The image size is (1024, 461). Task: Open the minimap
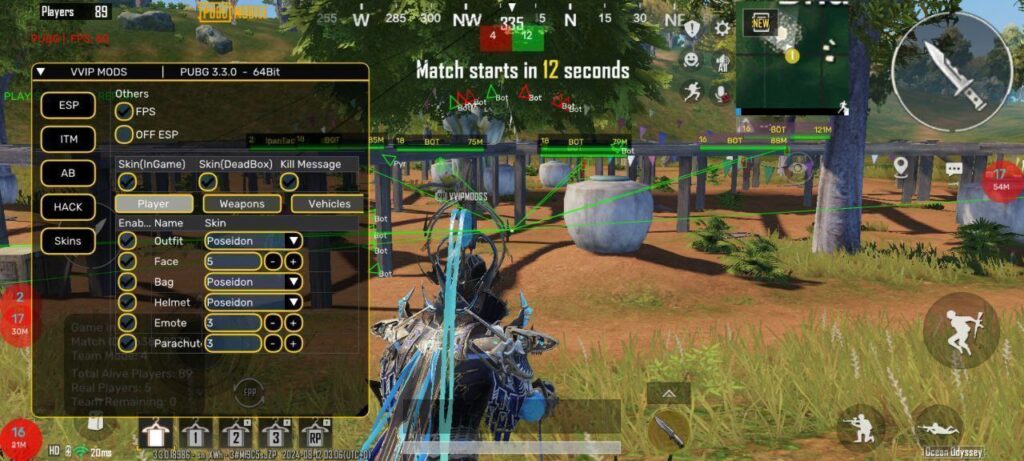point(792,58)
